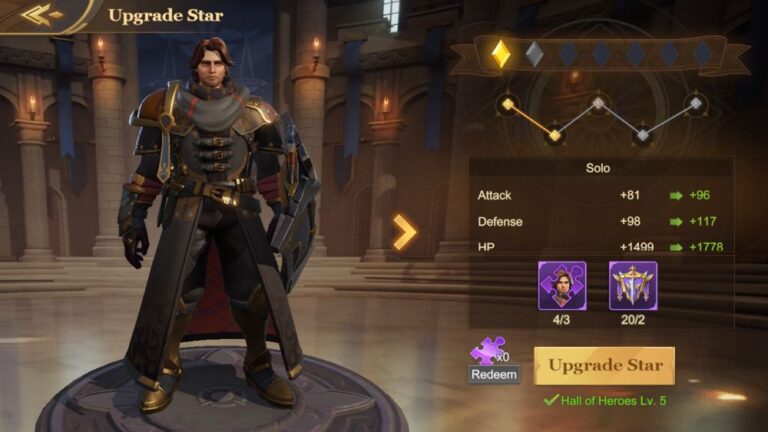Open the purple puzzle piece icon
This screenshot has width=768, height=432.
point(487,351)
